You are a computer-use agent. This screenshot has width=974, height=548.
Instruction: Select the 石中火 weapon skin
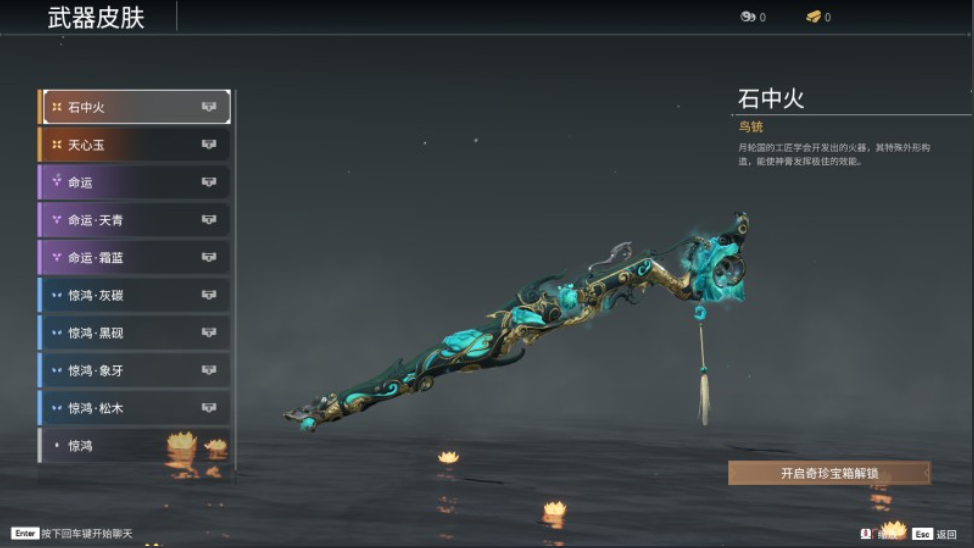tap(134, 107)
